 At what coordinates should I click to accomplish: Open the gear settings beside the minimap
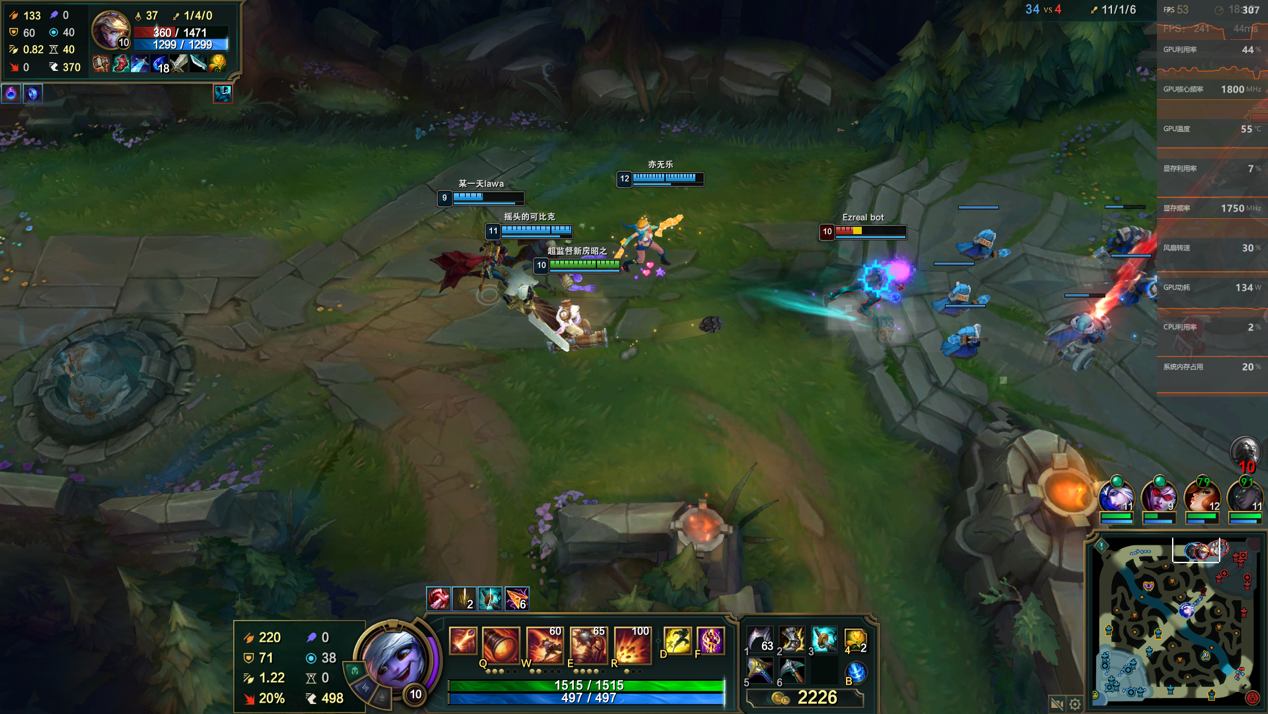[x=1075, y=704]
